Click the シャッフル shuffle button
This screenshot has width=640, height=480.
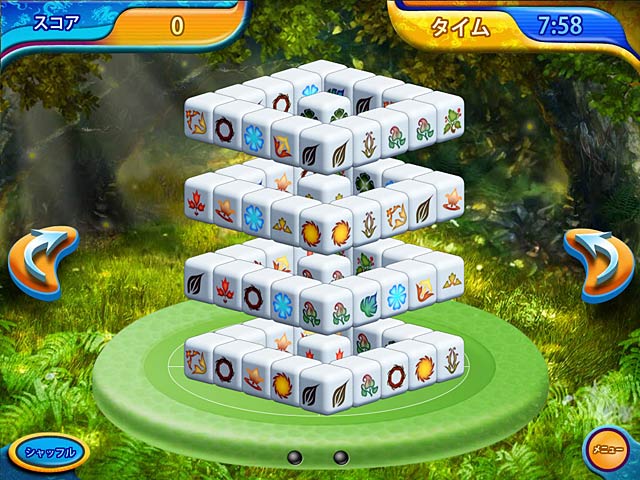(50, 452)
